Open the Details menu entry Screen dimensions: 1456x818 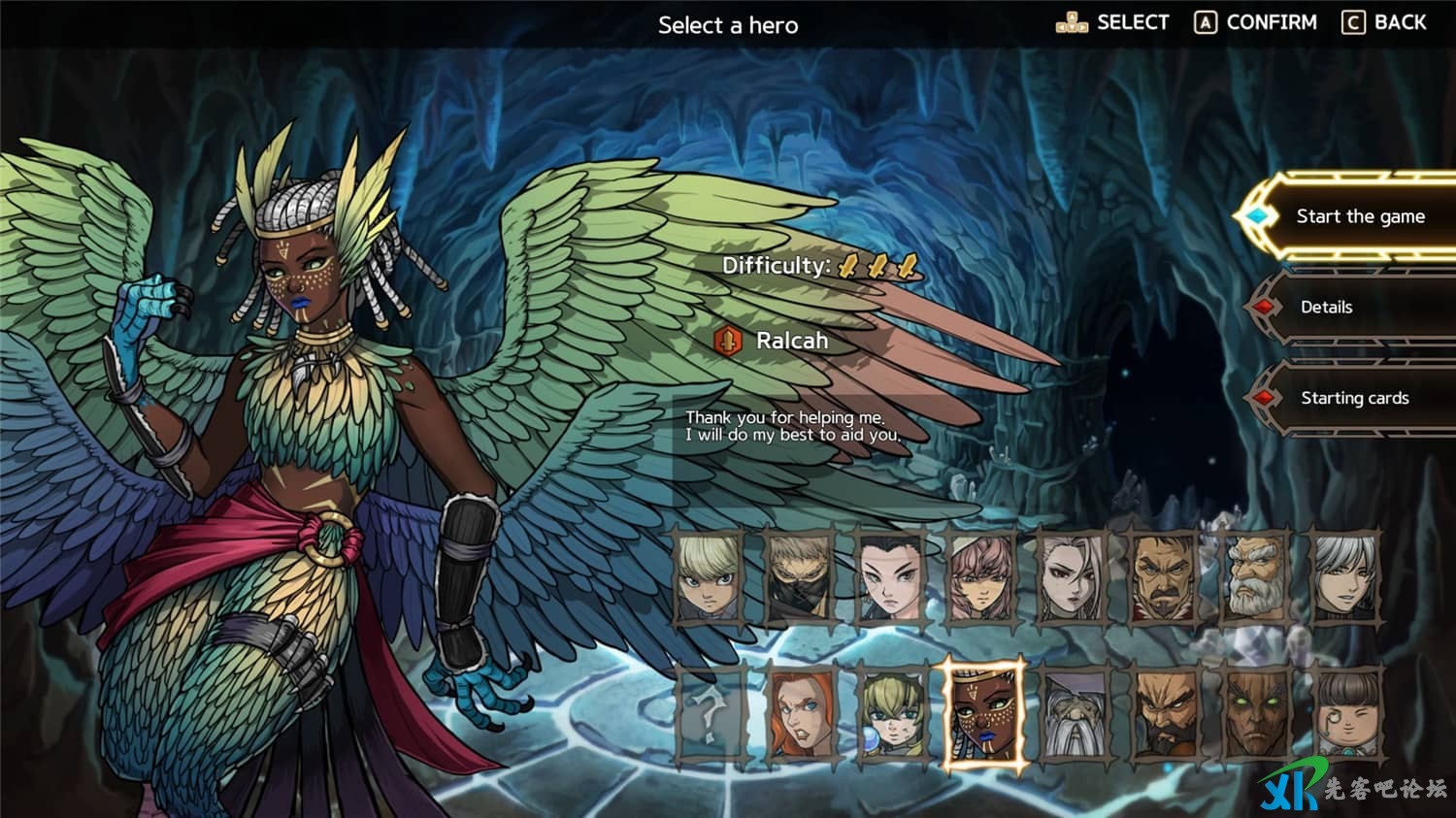tap(1326, 307)
